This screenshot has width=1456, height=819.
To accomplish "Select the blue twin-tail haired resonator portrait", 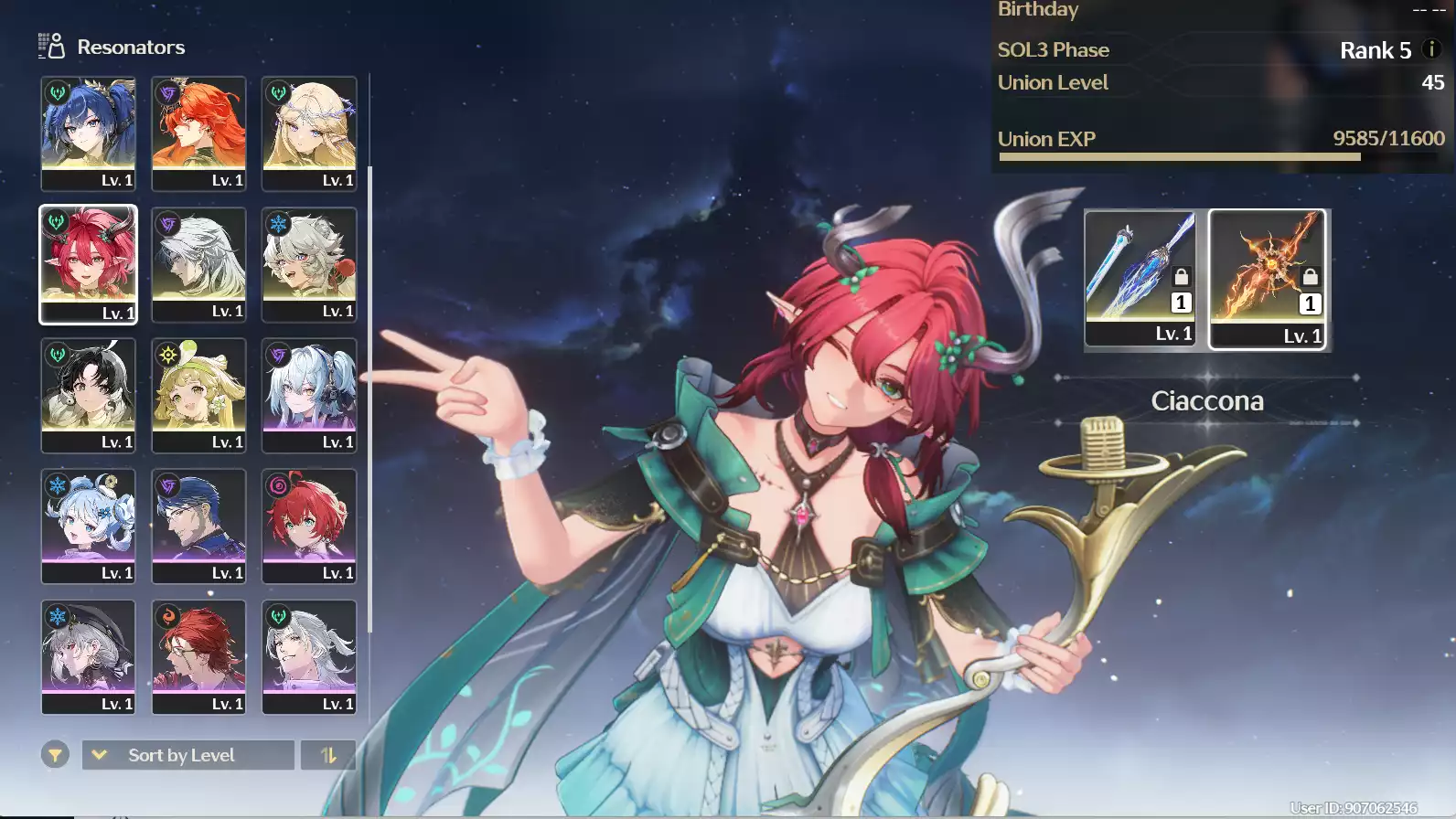I will [88, 133].
